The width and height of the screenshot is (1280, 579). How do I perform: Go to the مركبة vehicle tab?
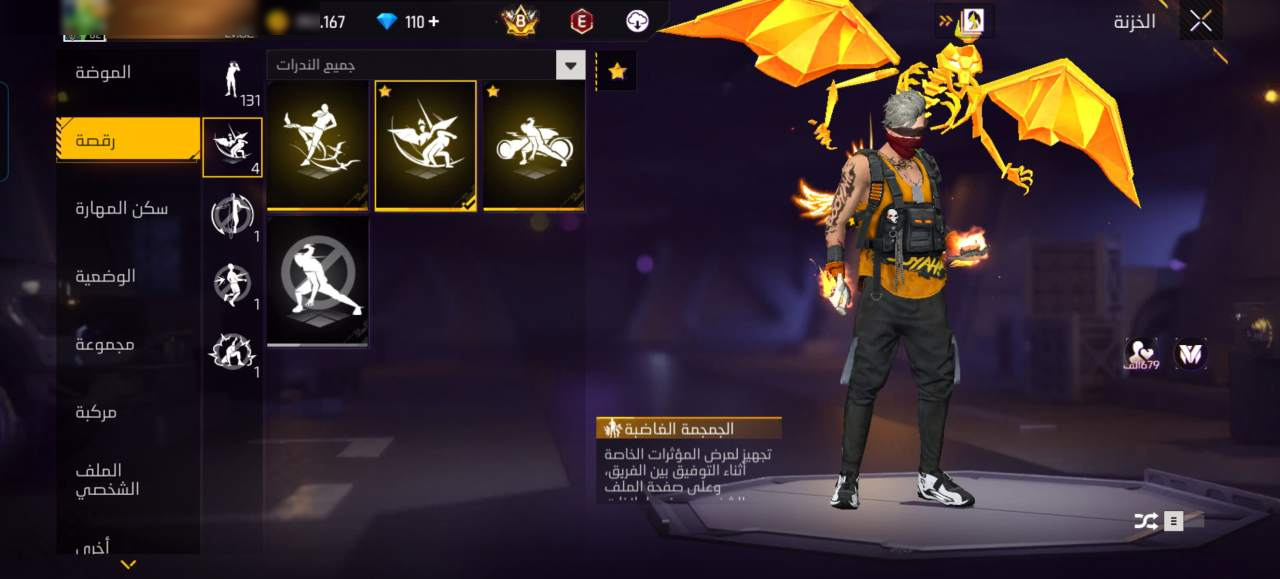pos(97,412)
